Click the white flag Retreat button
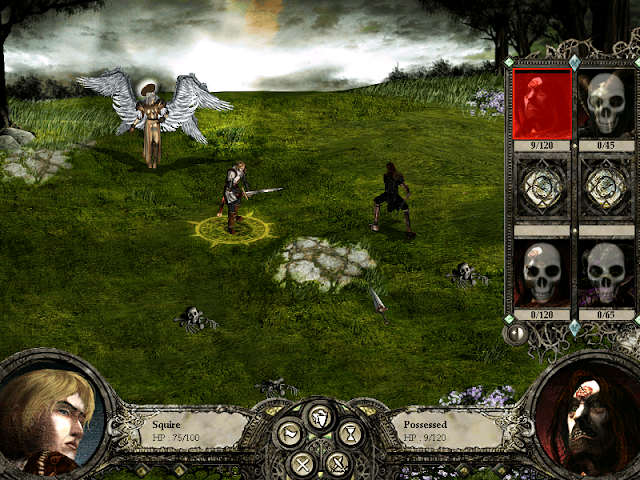The image size is (640, 480). [290, 433]
